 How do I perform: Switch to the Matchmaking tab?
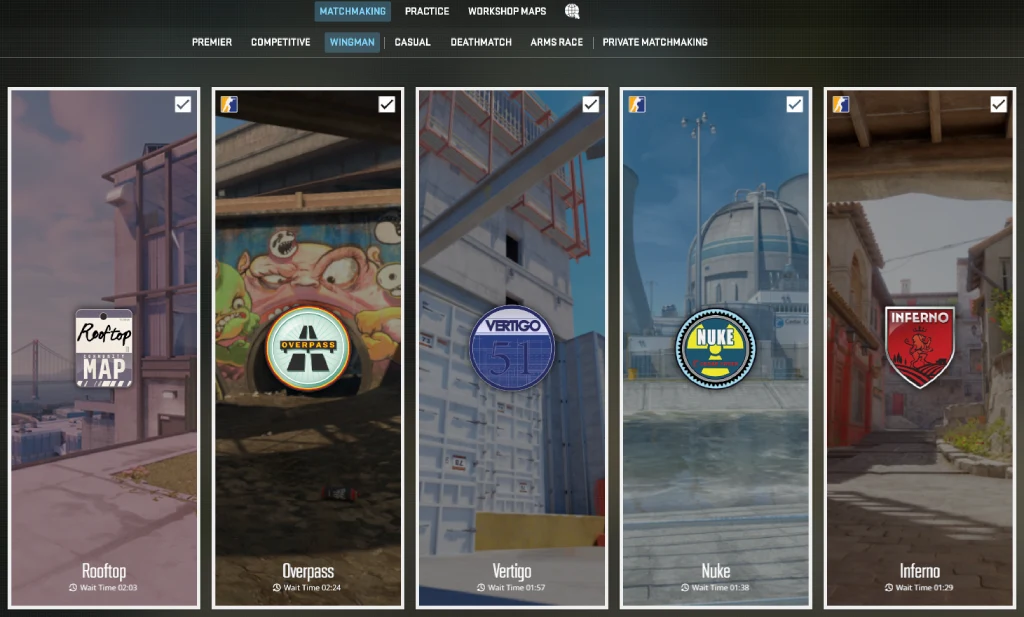pos(352,11)
